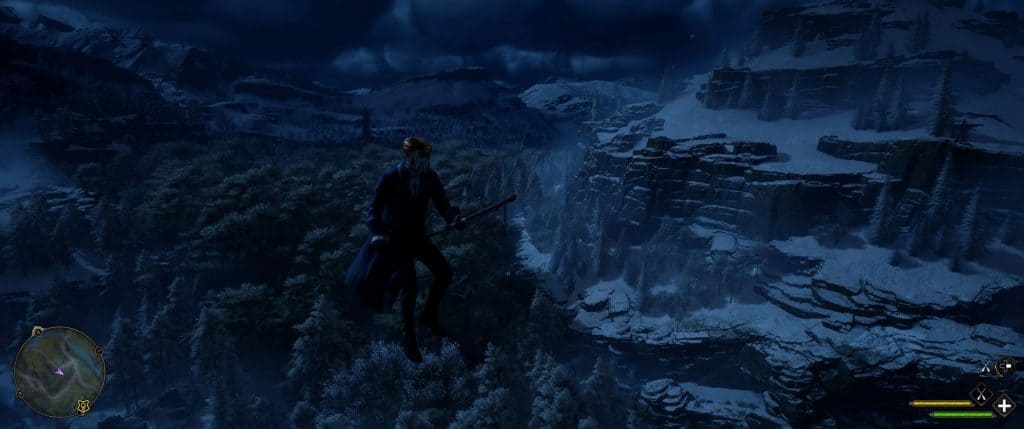Click the healing plus diamond icon
The image size is (1024, 429).
coord(1004,405)
